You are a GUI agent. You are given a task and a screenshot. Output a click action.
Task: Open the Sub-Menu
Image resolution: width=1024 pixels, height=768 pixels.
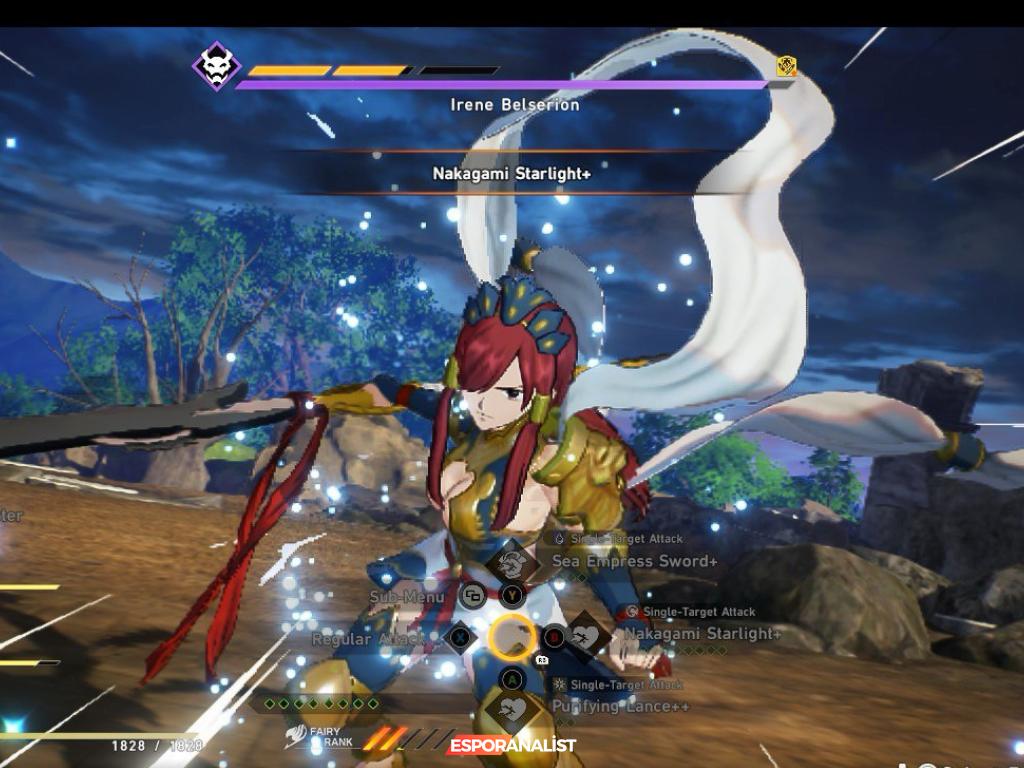click(x=472, y=597)
